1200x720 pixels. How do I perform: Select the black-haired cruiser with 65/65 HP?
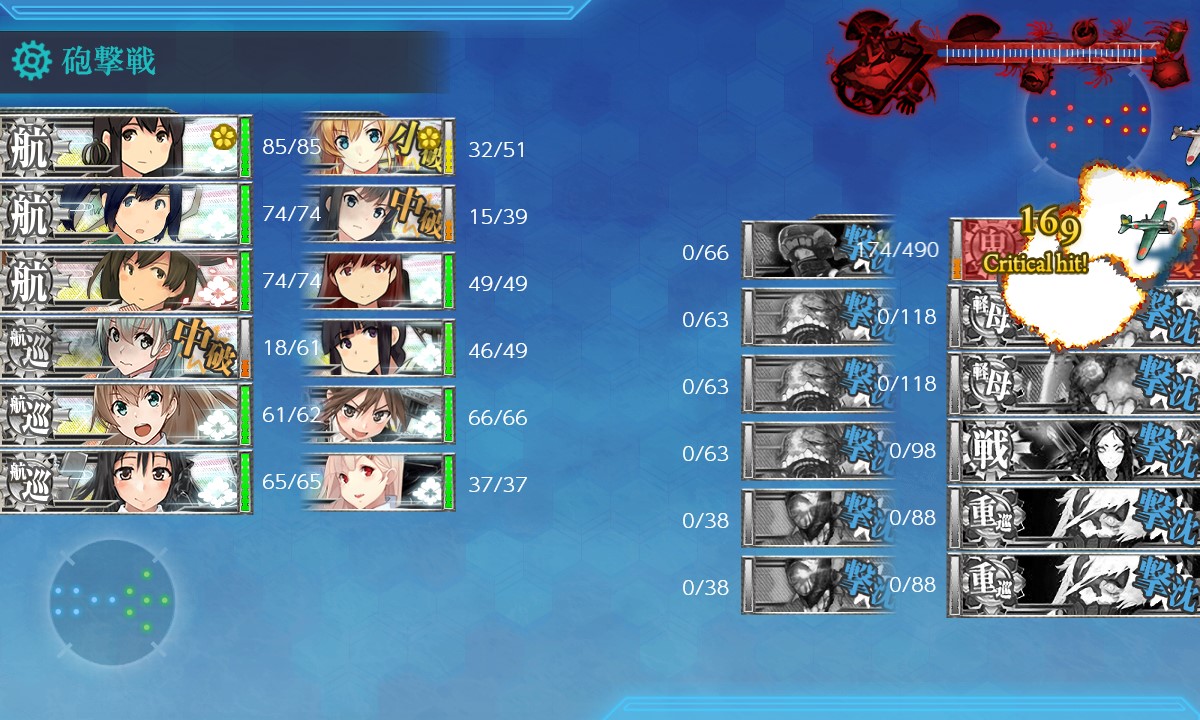point(125,482)
